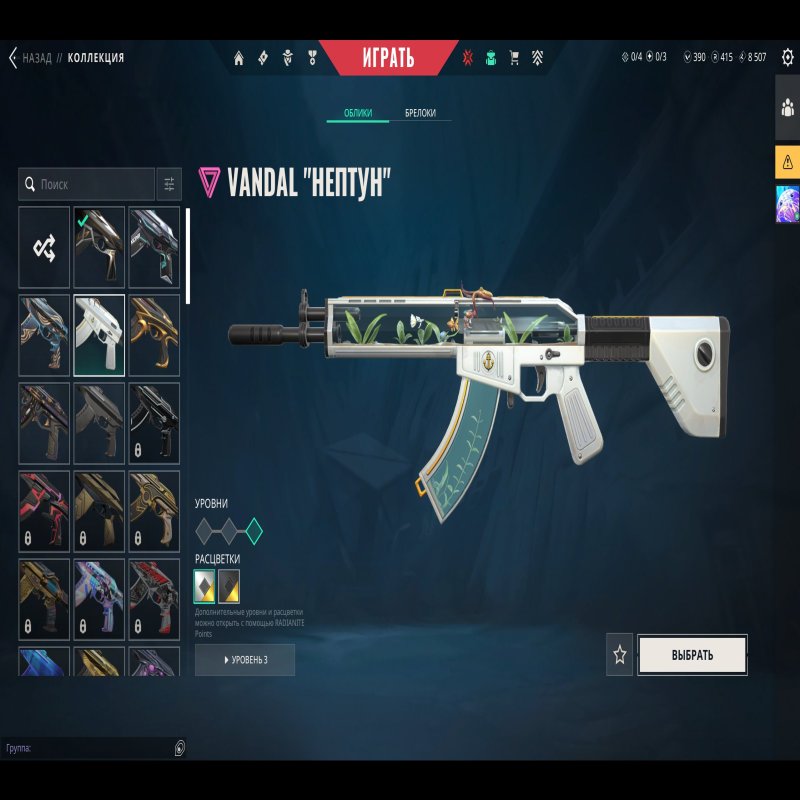Go back with the НАЗАД arrow
This screenshot has height=800, width=800.
point(14,58)
